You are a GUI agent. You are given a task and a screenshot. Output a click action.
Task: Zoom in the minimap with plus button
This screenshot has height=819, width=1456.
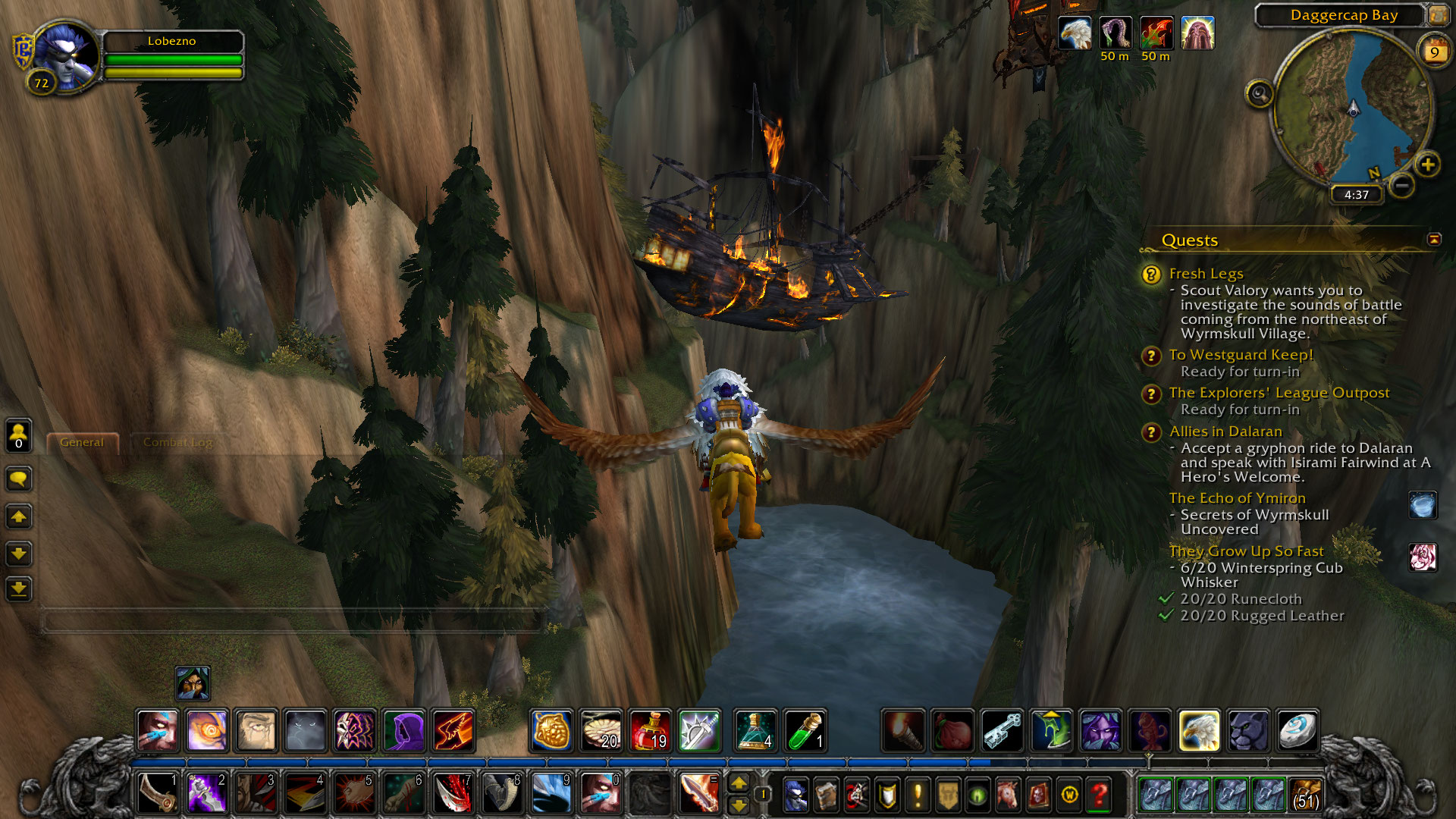(x=1428, y=165)
